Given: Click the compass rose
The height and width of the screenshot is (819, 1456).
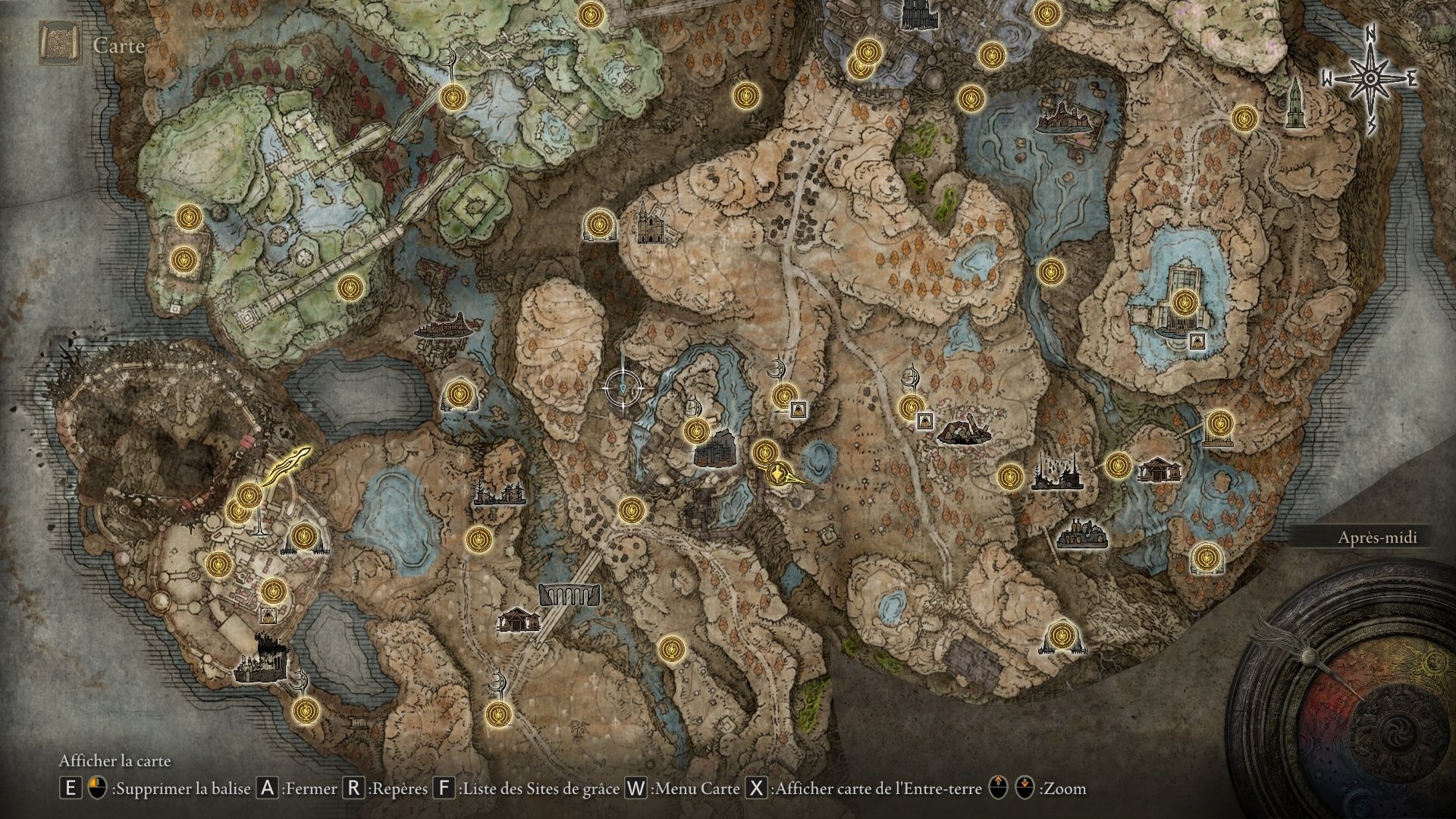Looking at the screenshot, I should pyautogui.click(x=1371, y=78).
